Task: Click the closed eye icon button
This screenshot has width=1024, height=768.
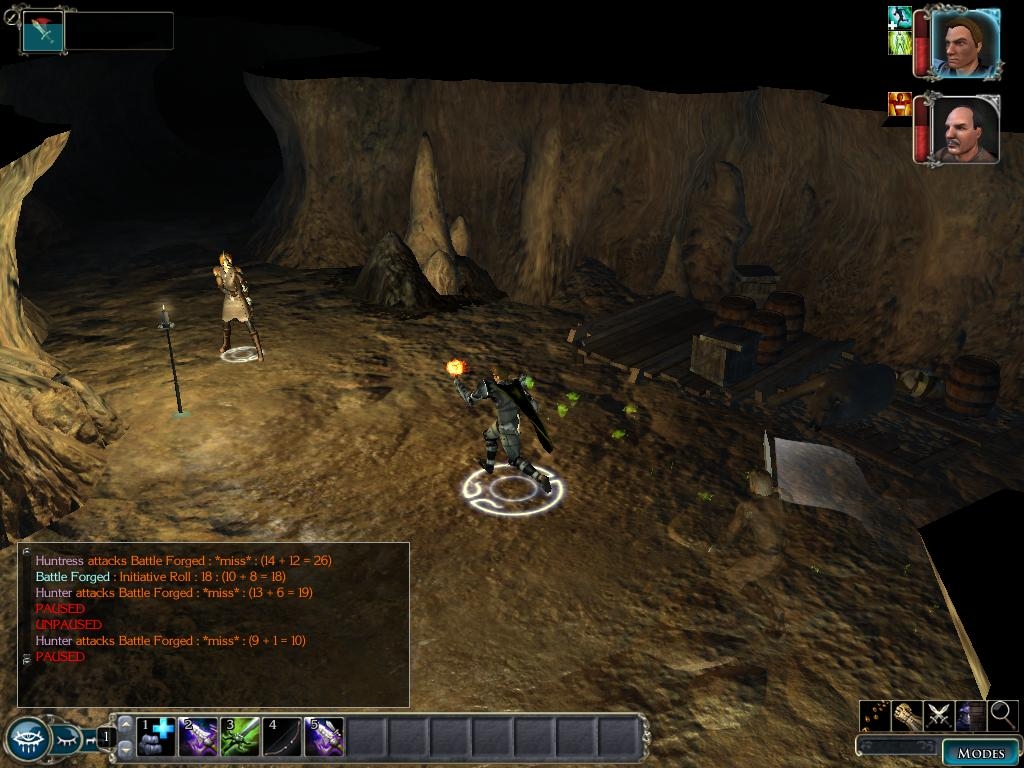Action: point(66,740)
